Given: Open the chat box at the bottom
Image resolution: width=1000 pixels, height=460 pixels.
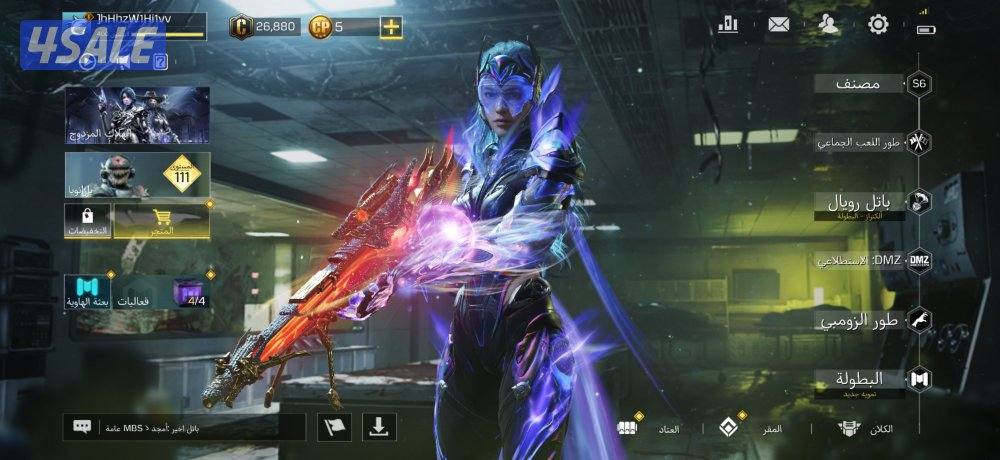Looking at the screenshot, I should pos(184,427).
